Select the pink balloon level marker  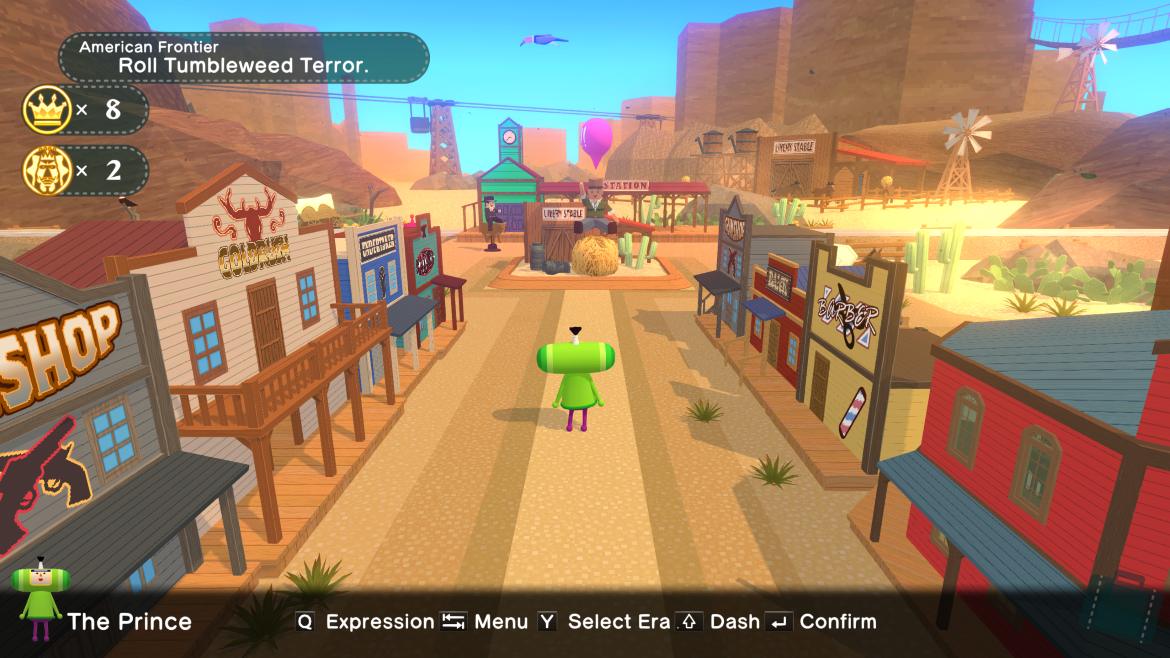point(597,140)
